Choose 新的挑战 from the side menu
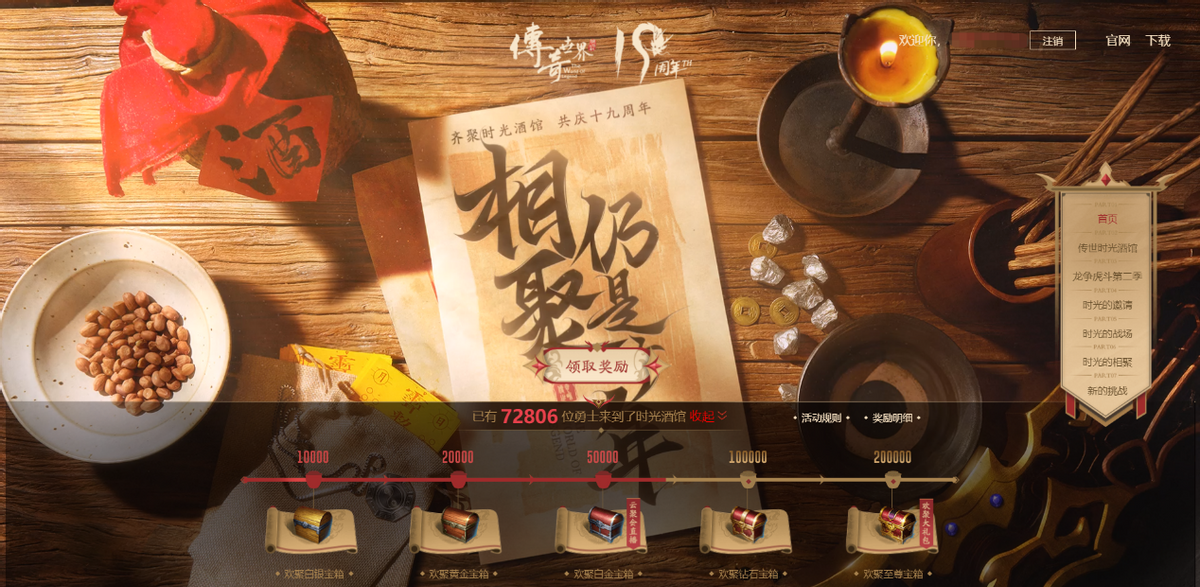 pyautogui.click(x=1107, y=390)
